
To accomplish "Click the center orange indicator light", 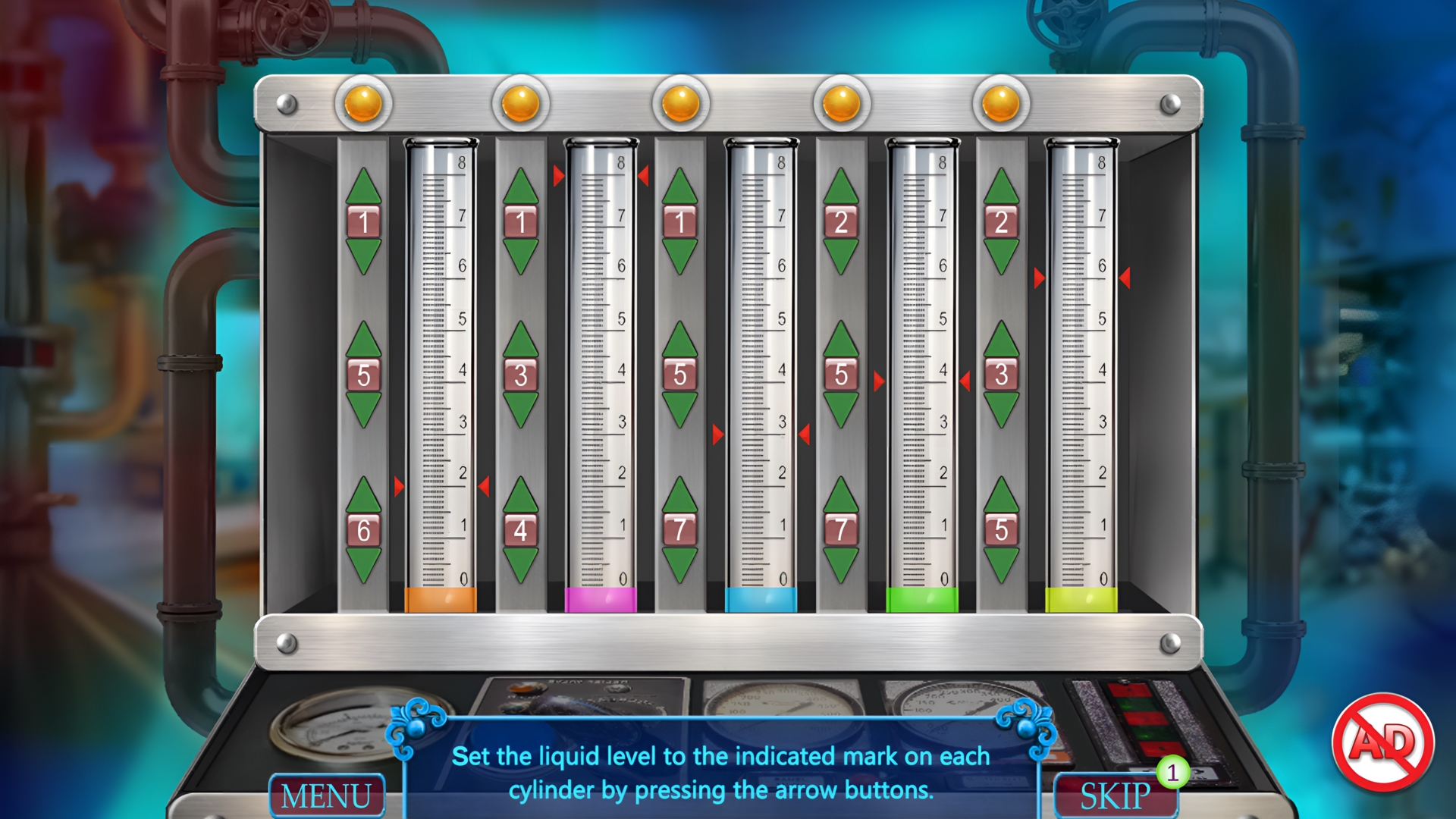I will point(682,102).
